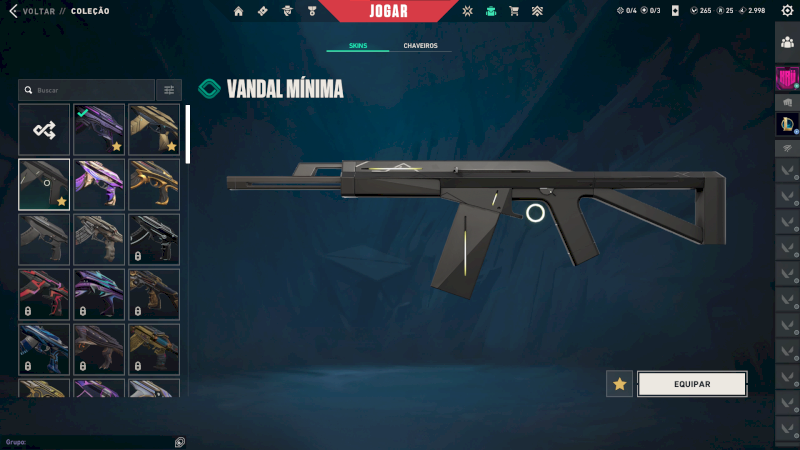Open the settings gear icon
This screenshot has height=450, width=800.
[787, 11]
